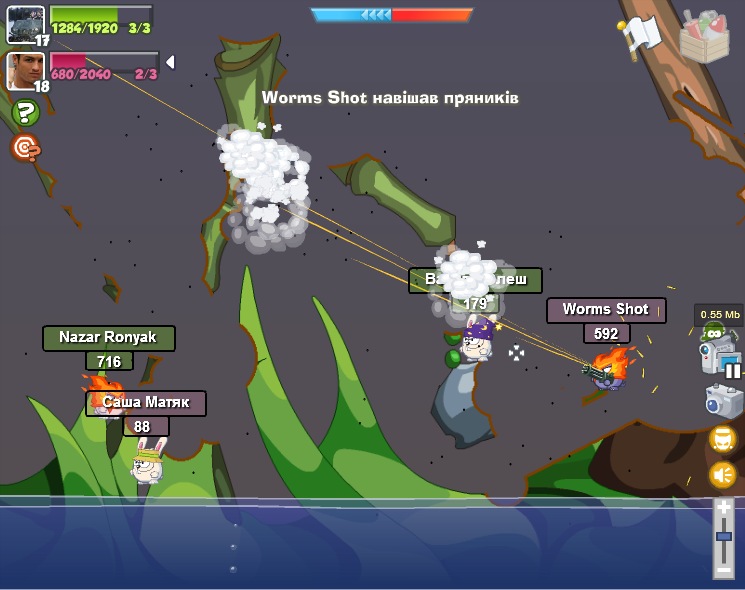Screen dimensions: 745x590
Task: Toggle the sound speaker button
Action: click(723, 474)
